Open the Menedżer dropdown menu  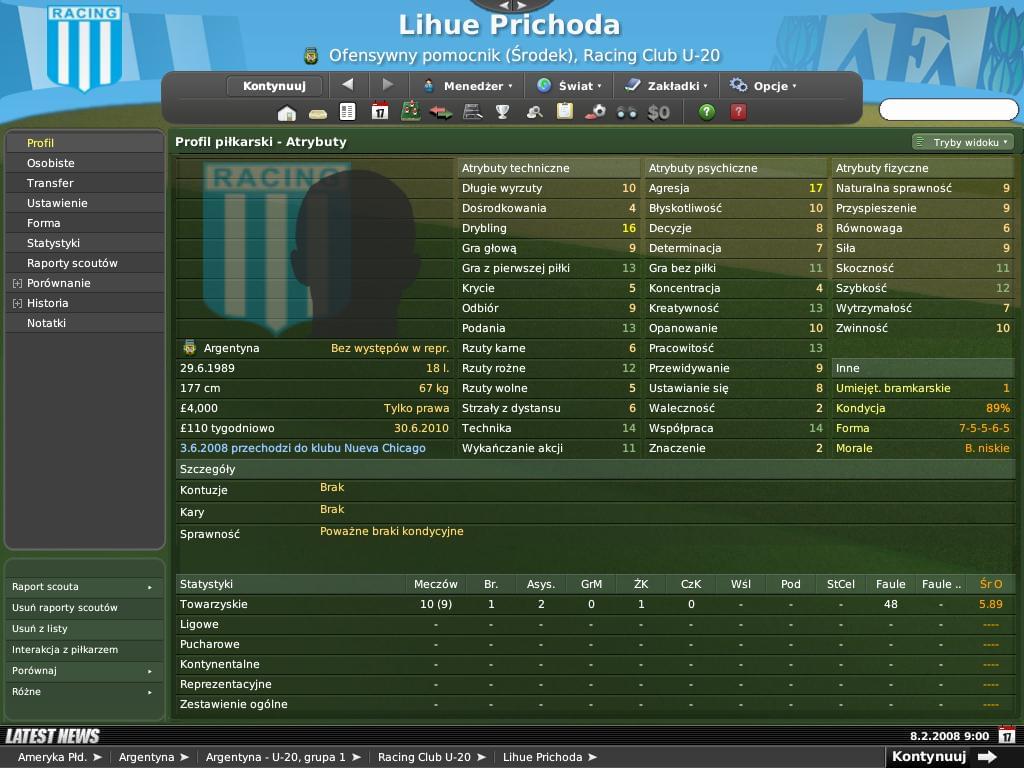click(x=467, y=86)
